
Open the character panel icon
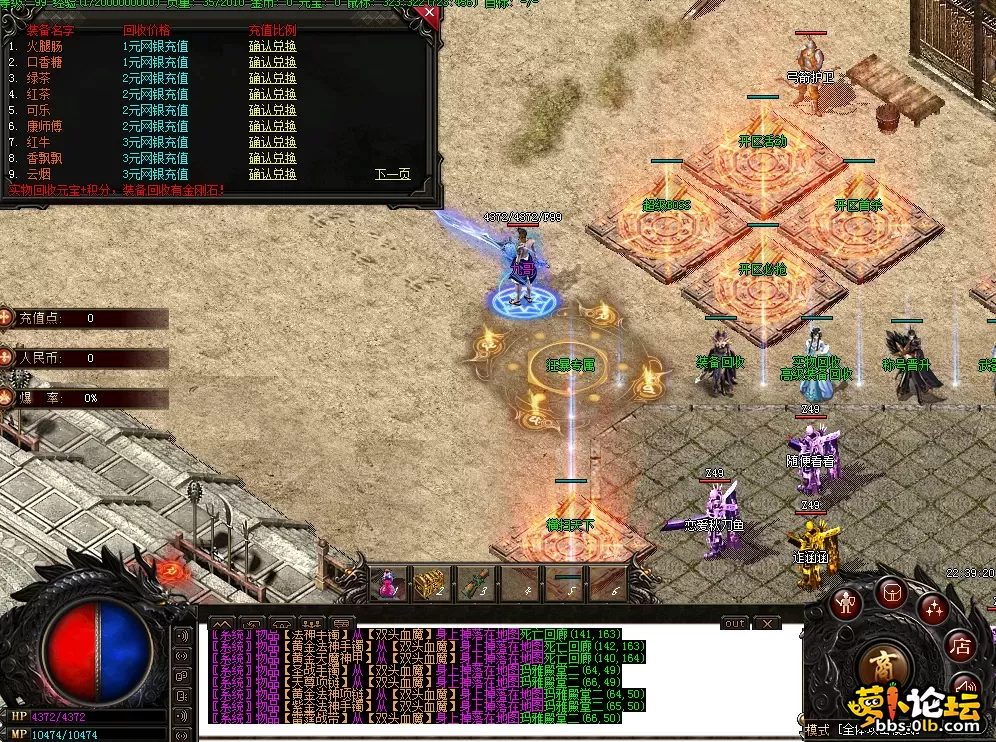tap(848, 602)
